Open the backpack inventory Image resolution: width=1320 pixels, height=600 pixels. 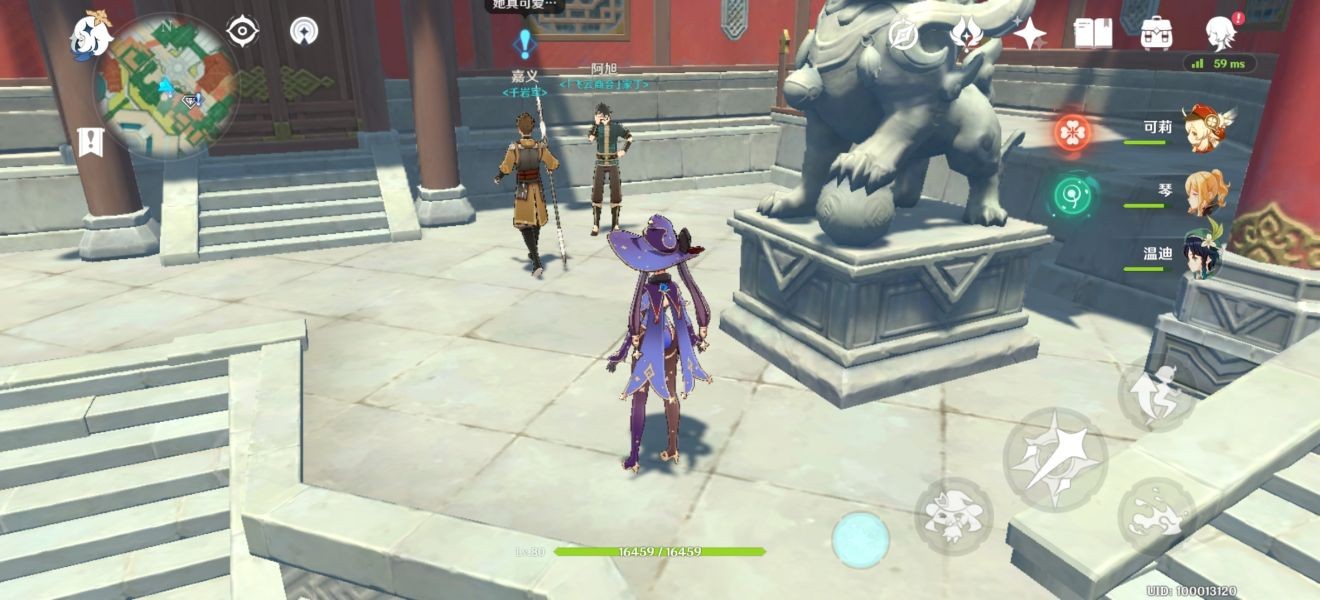coord(1157,33)
